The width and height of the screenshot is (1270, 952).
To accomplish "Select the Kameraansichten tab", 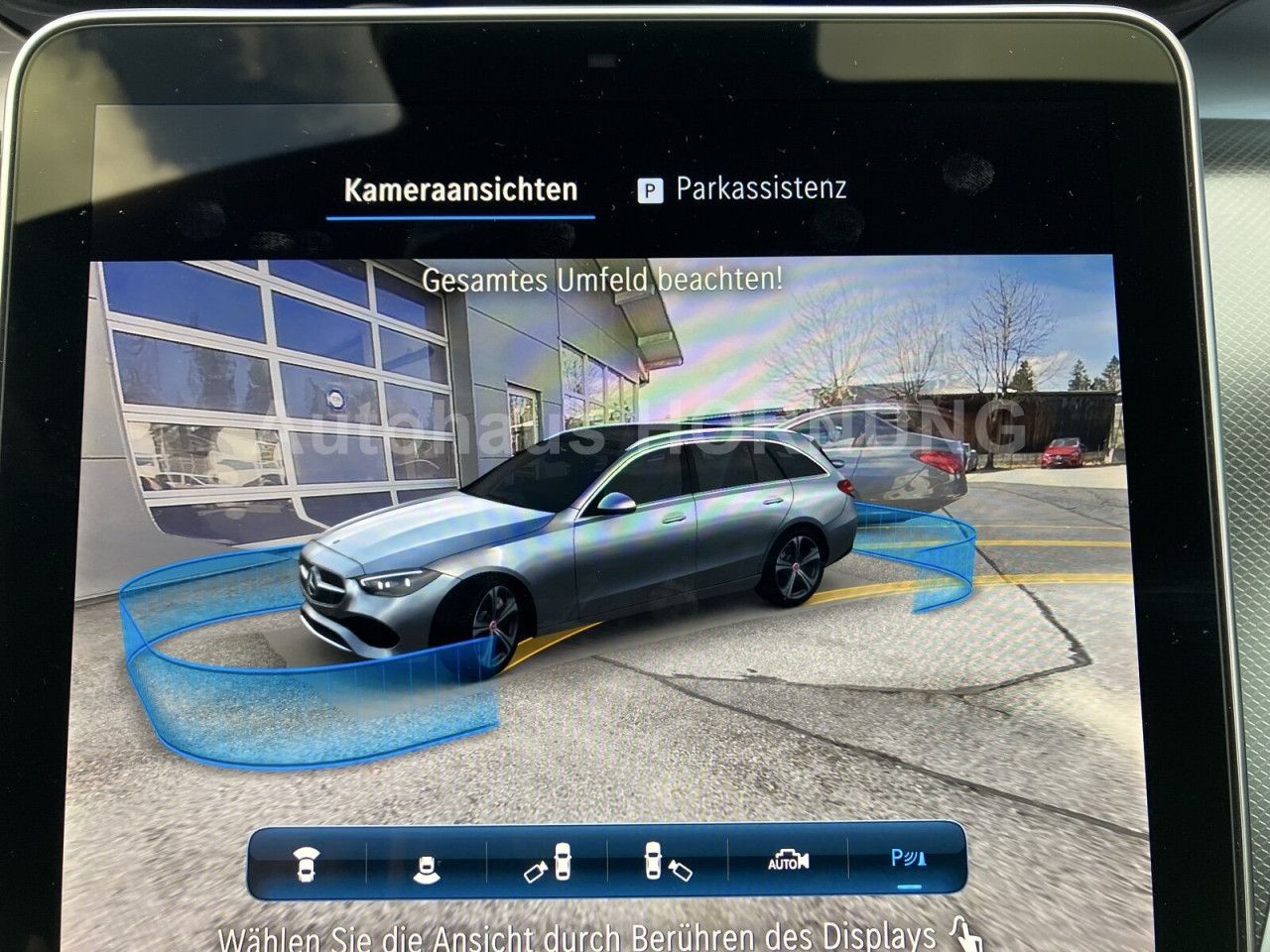I will click(459, 187).
